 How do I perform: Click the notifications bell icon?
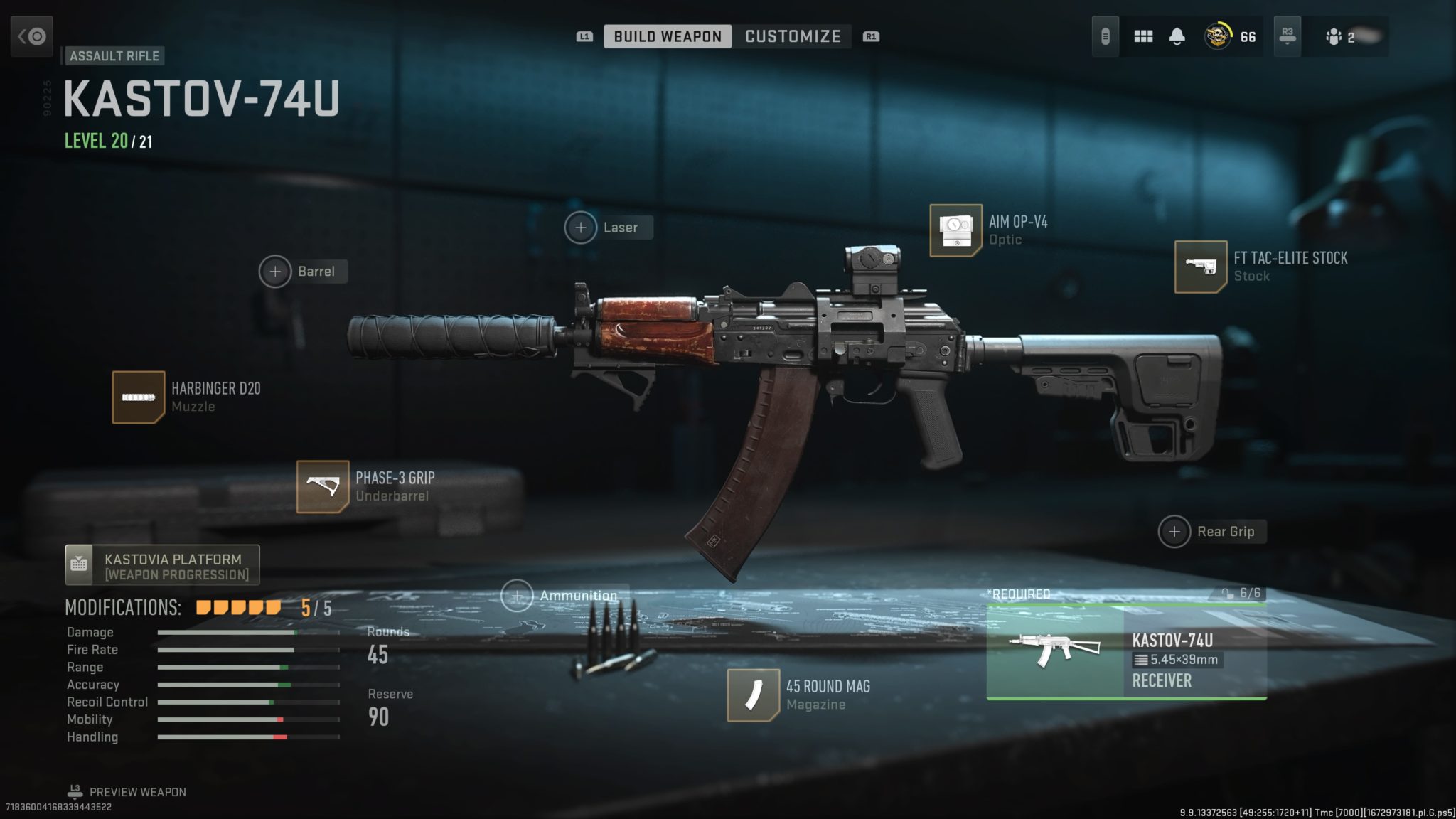1177,36
